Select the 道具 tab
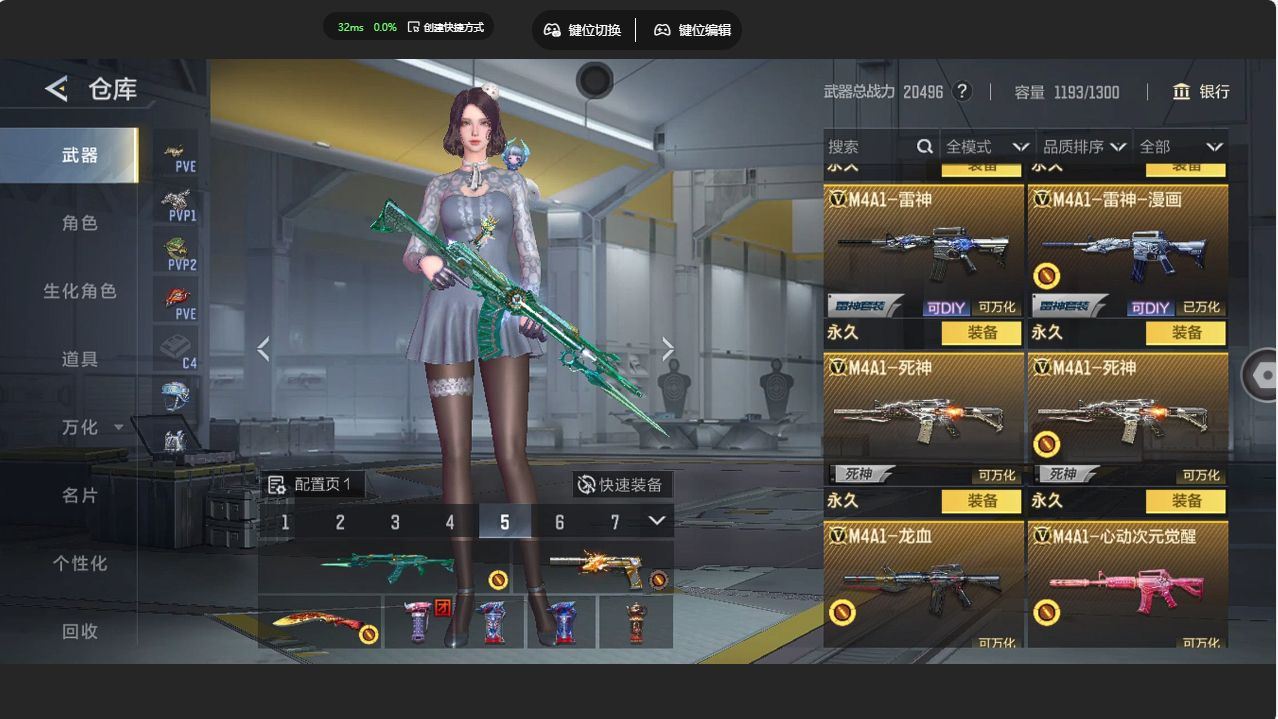1278x719 pixels. [80, 359]
